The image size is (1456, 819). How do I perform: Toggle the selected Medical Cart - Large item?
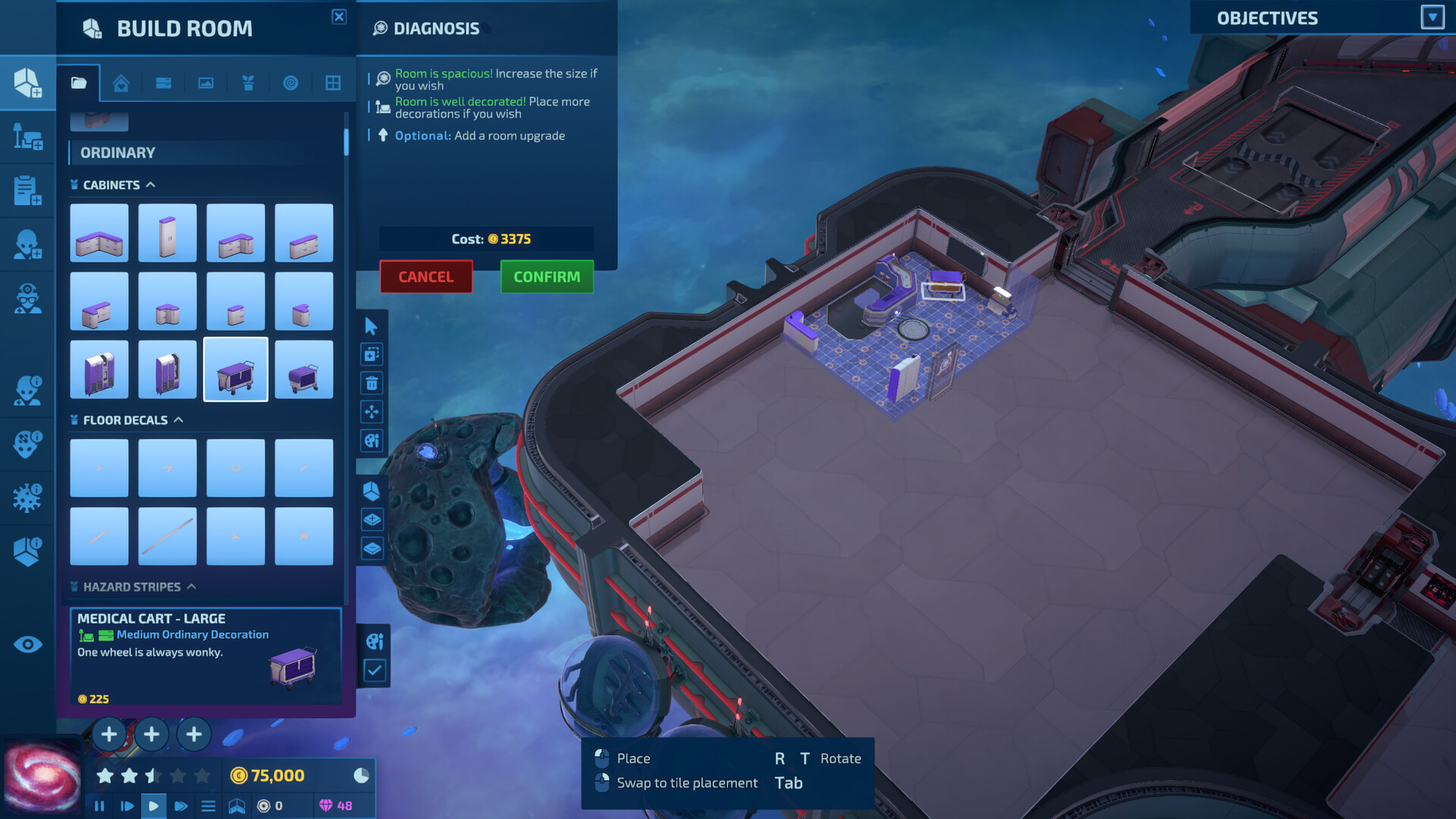[235, 369]
